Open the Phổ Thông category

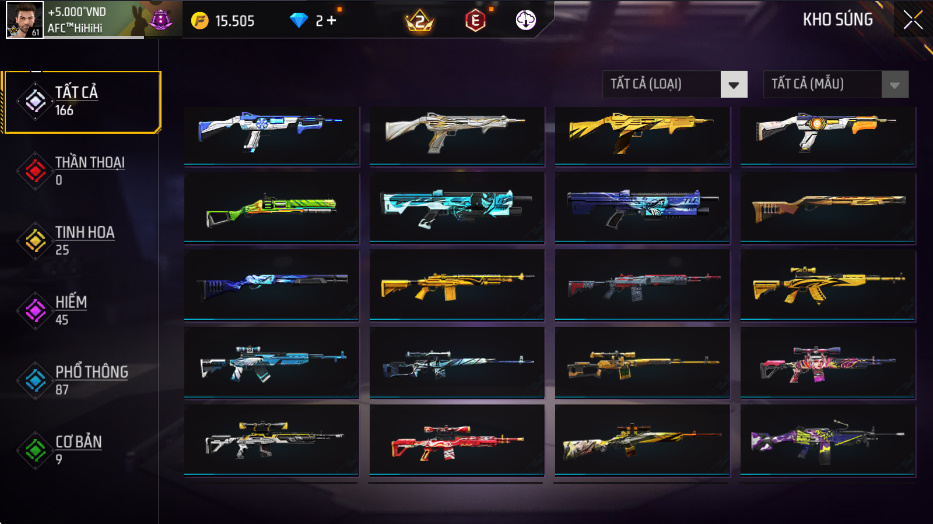pos(80,380)
